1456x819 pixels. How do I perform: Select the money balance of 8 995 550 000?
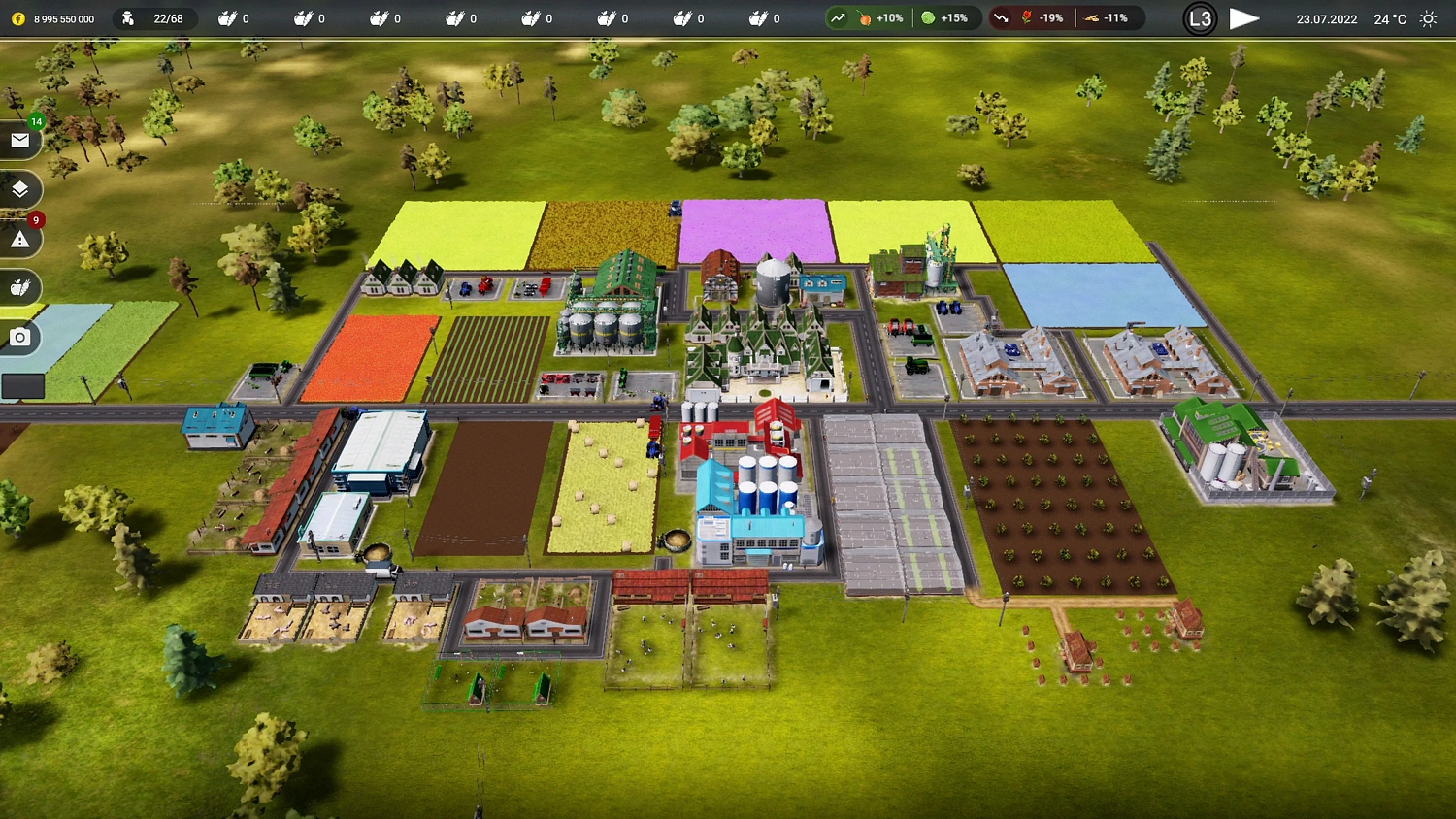point(66,17)
